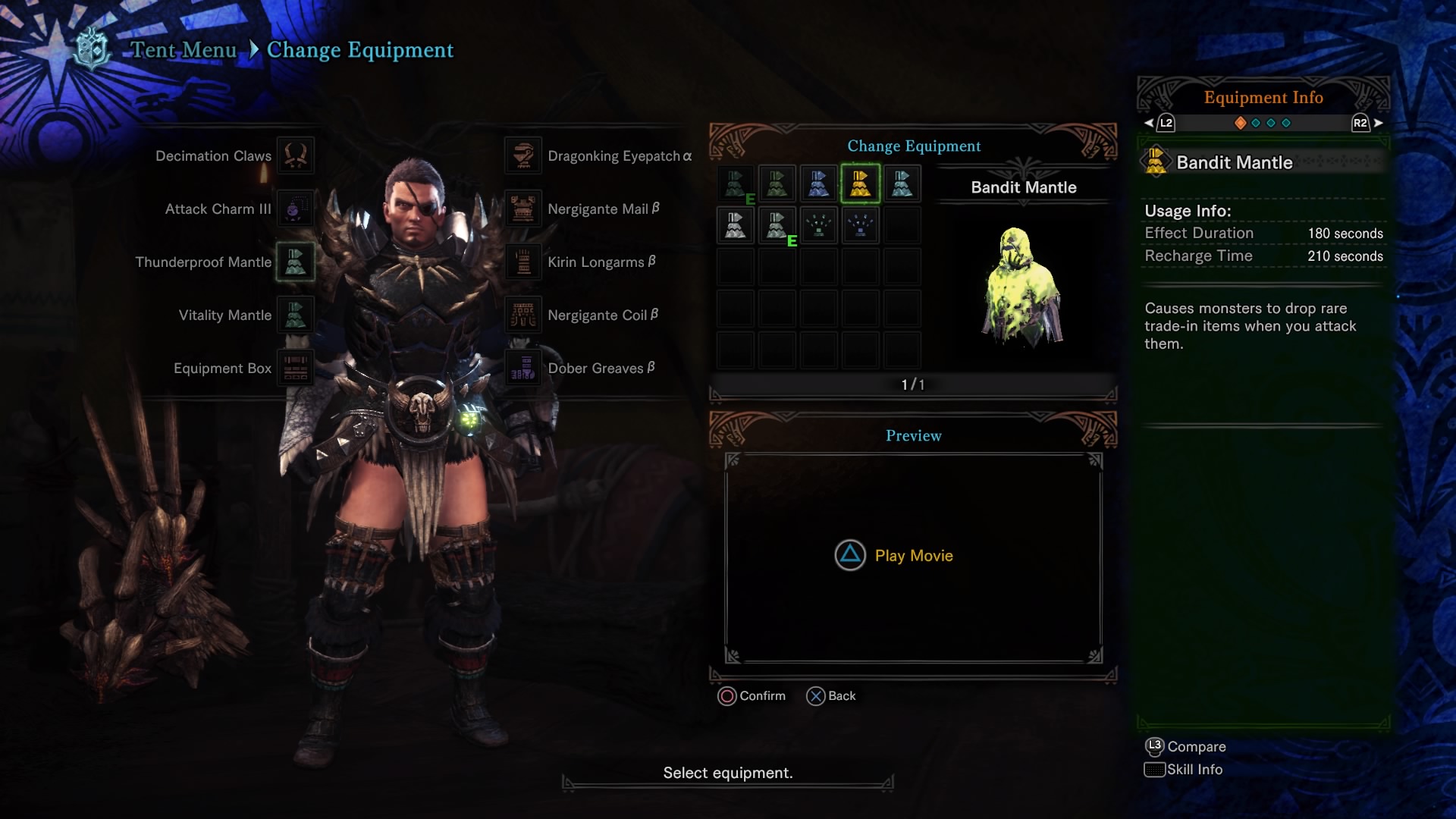Screen dimensions: 1456x819
Task: Select the dark blue mantle icon
Action: point(818,184)
